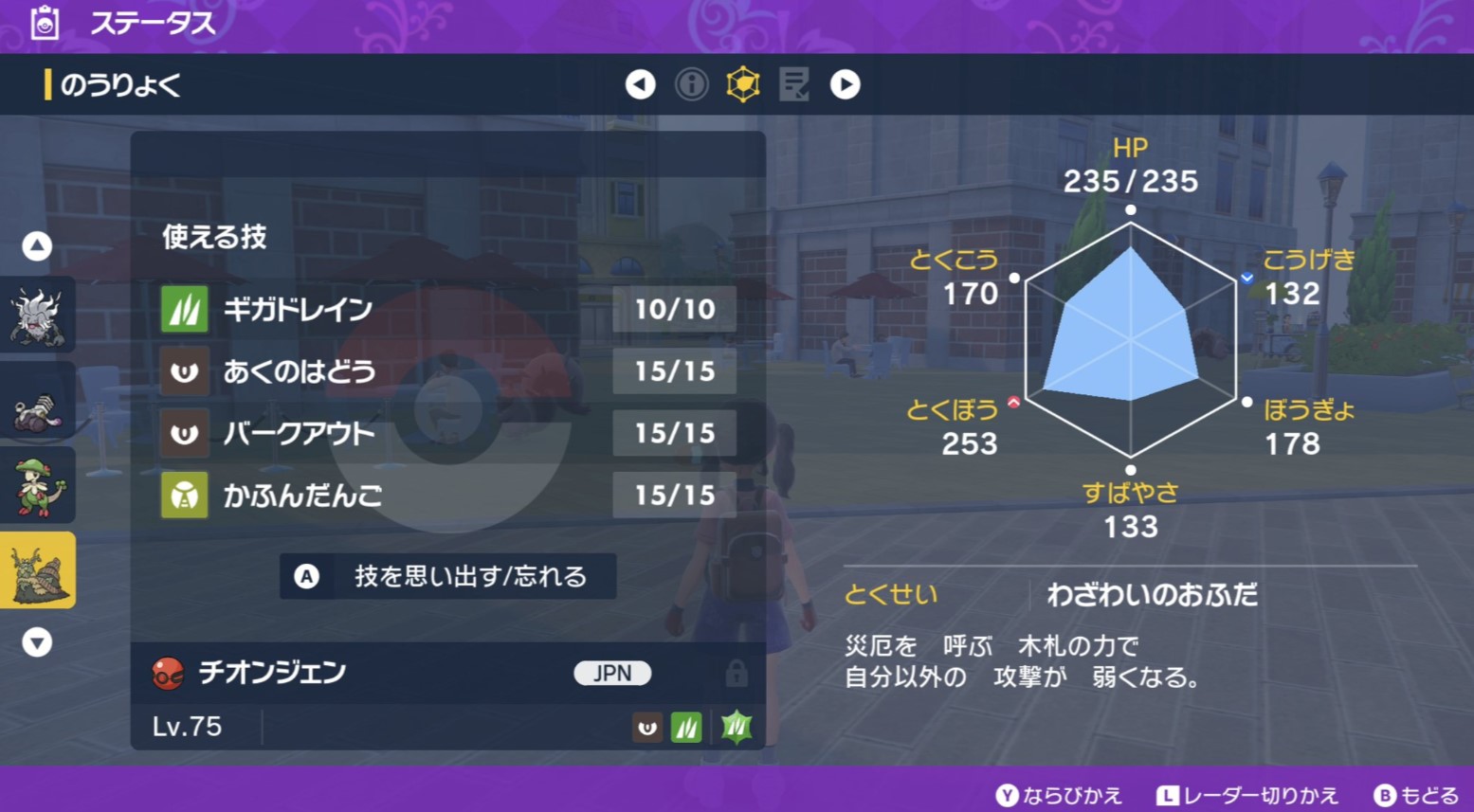Open the memo notes tab icon

[793, 85]
